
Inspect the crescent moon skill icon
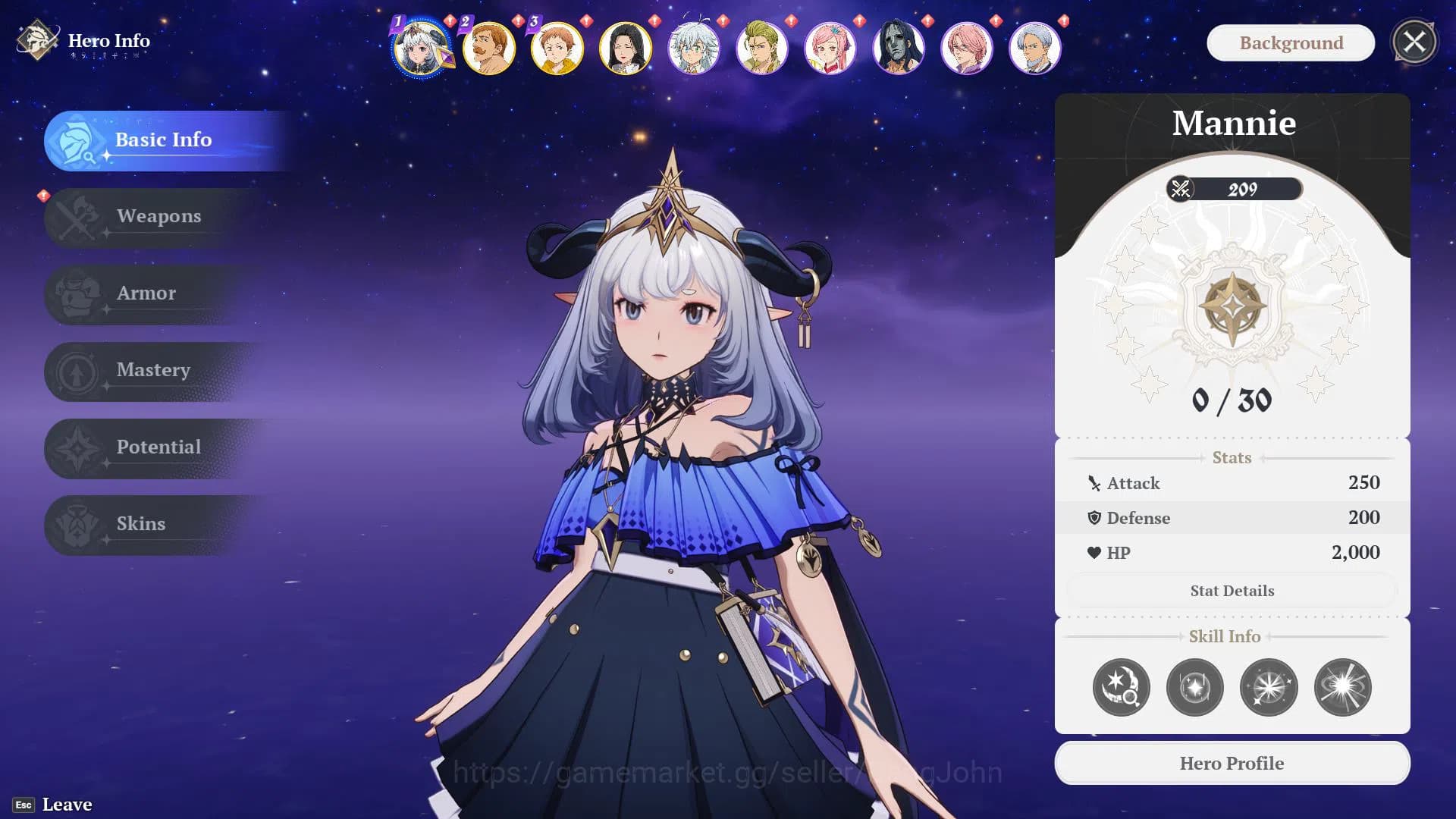tap(1121, 688)
